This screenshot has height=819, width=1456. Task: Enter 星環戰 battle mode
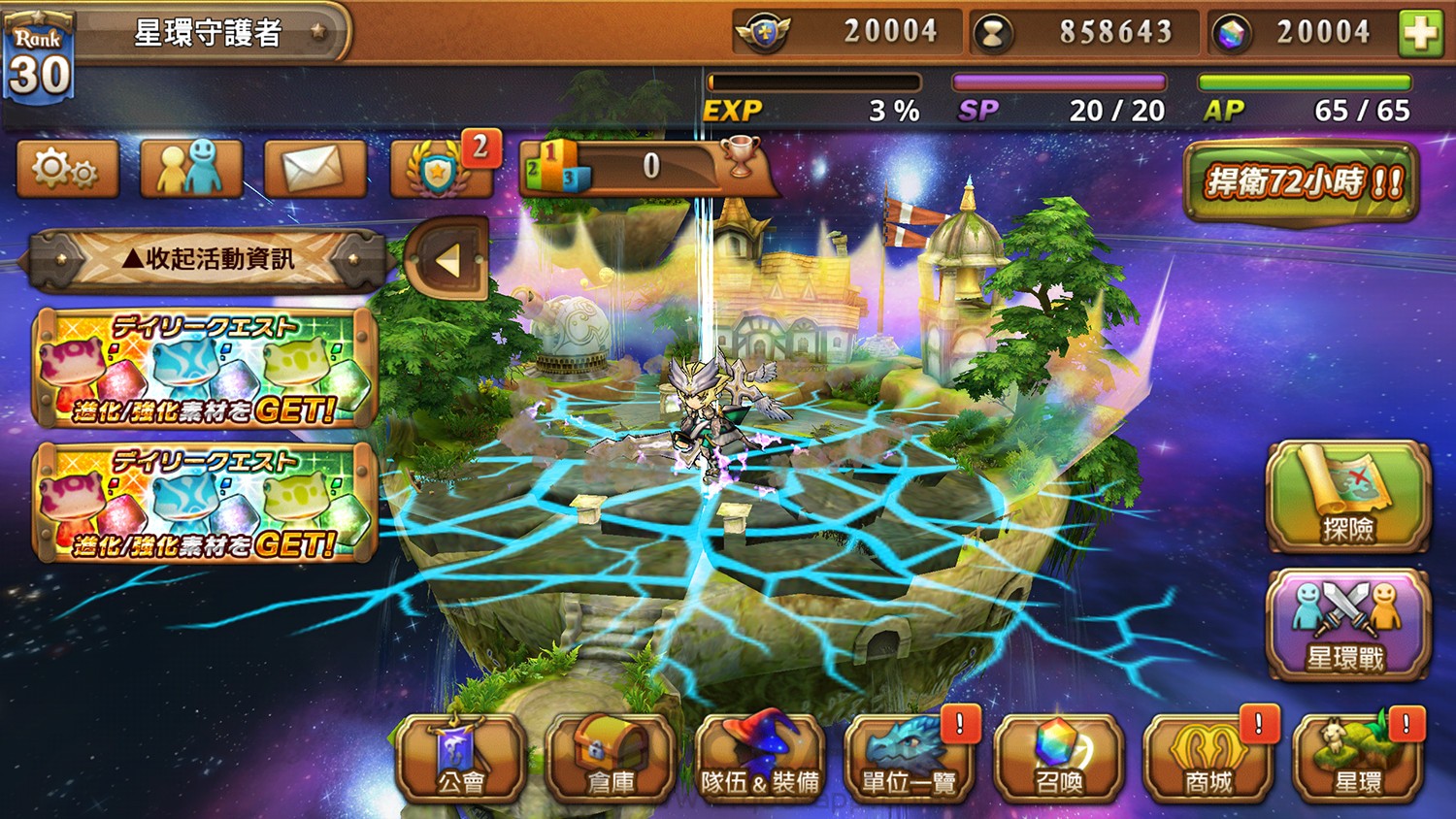click(1348, 625)
